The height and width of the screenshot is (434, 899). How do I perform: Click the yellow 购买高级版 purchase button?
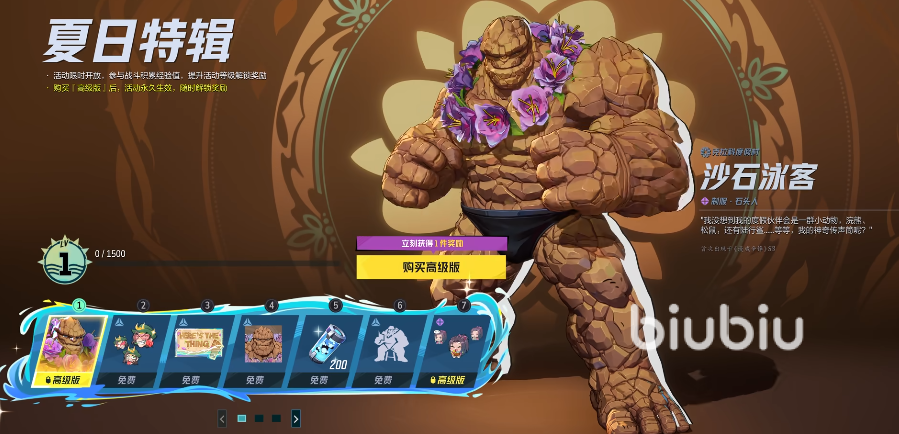pos(431,266)
